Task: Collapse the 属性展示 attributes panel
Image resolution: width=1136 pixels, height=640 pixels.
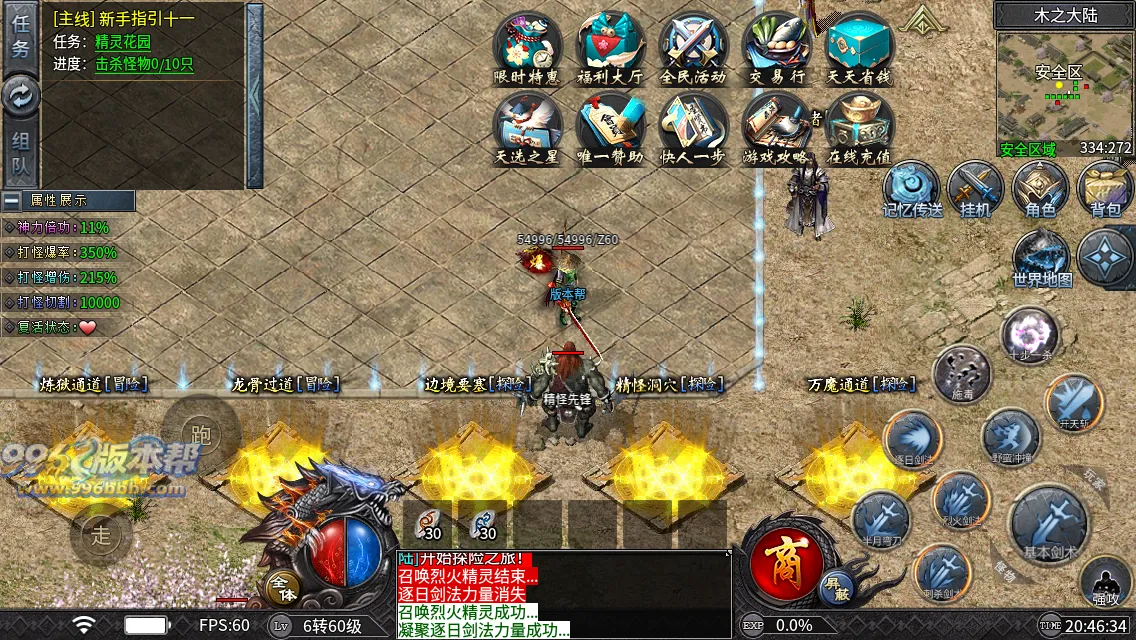Action: pos(13,200)
